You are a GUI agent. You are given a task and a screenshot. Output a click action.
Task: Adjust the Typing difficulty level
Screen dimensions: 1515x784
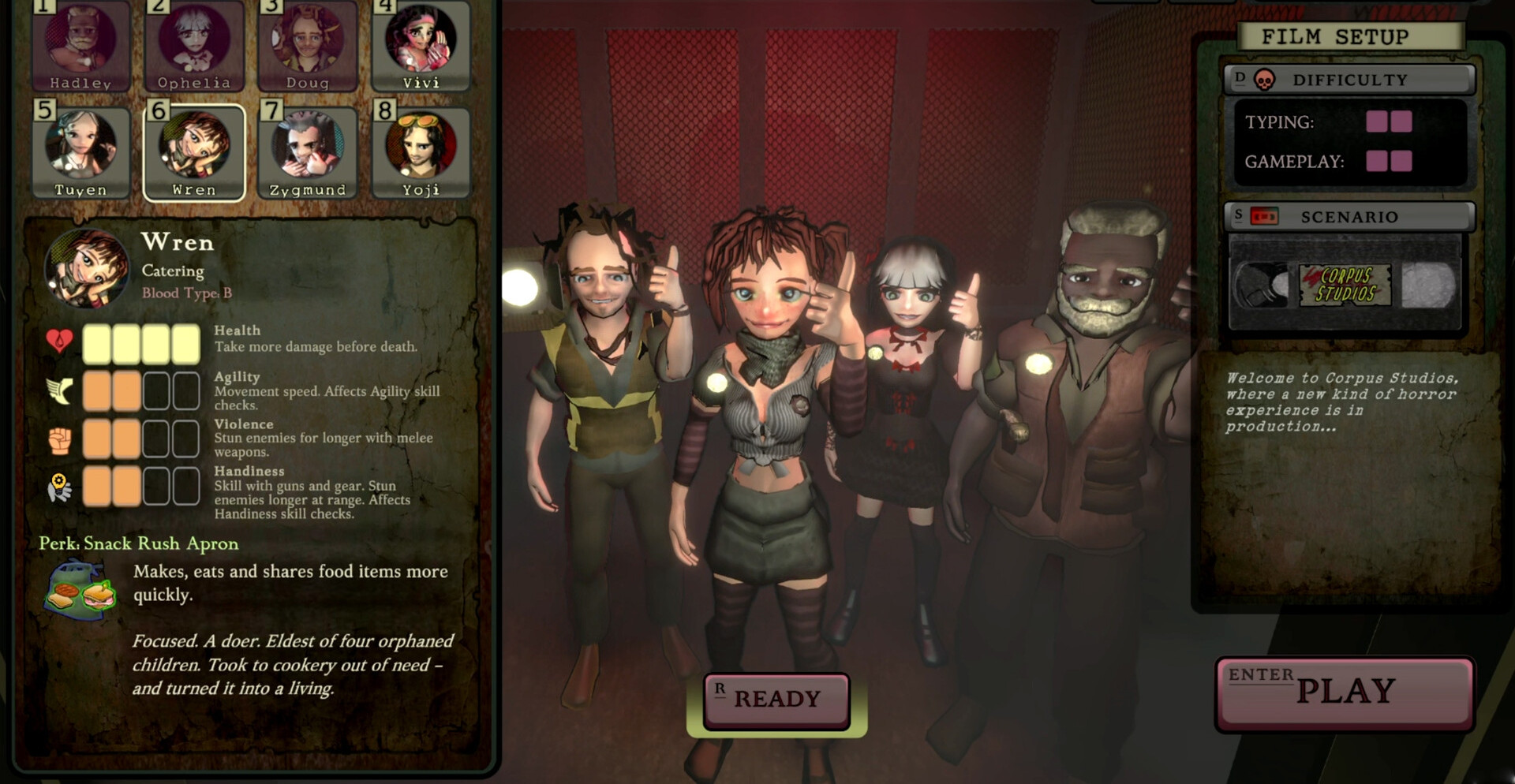coord(1389,121)
